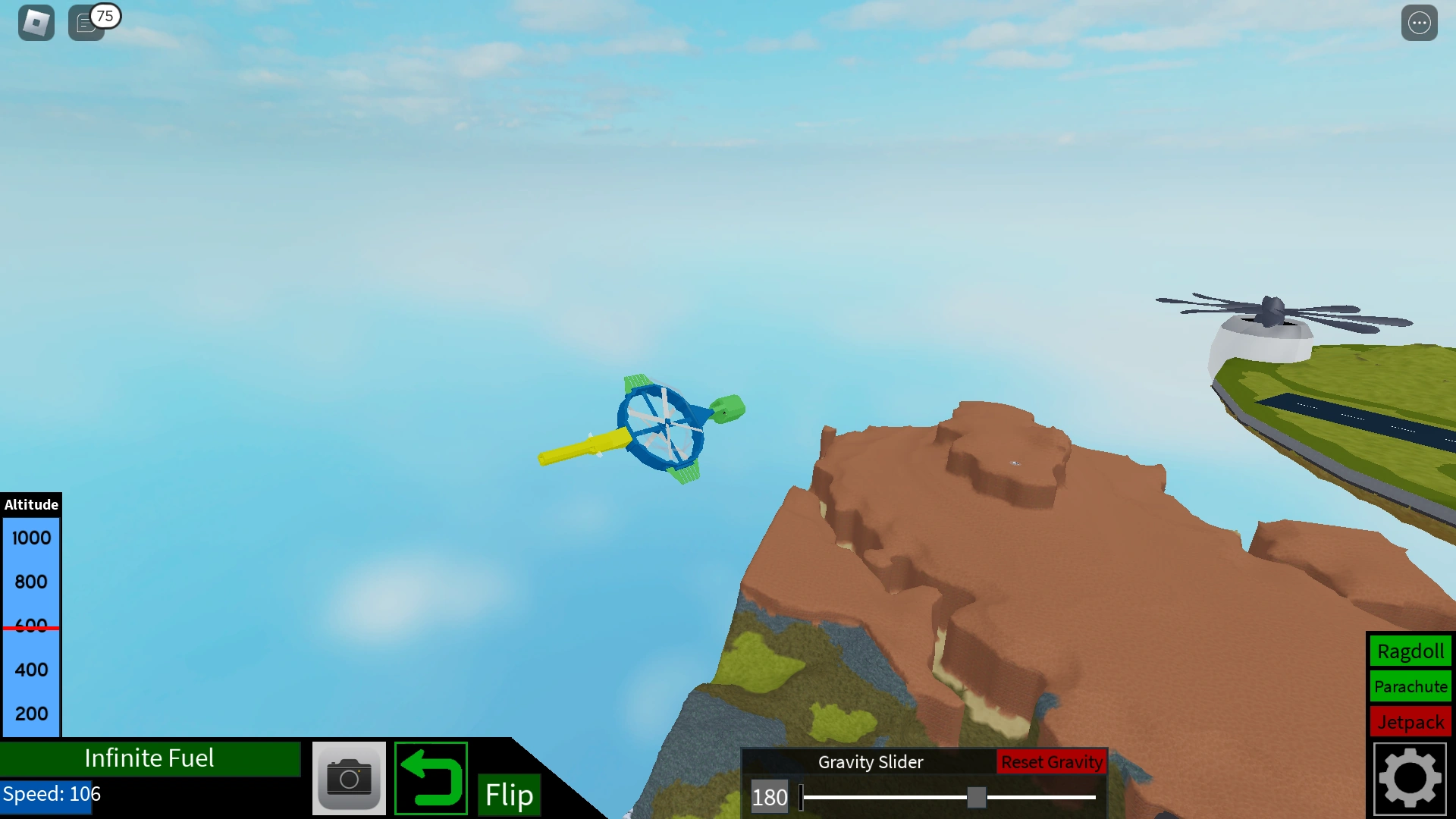The height and width of the screenshot is (819, 1456).
Task: Open the inventory icon showing 75
Action: click(x=86, y=23)
